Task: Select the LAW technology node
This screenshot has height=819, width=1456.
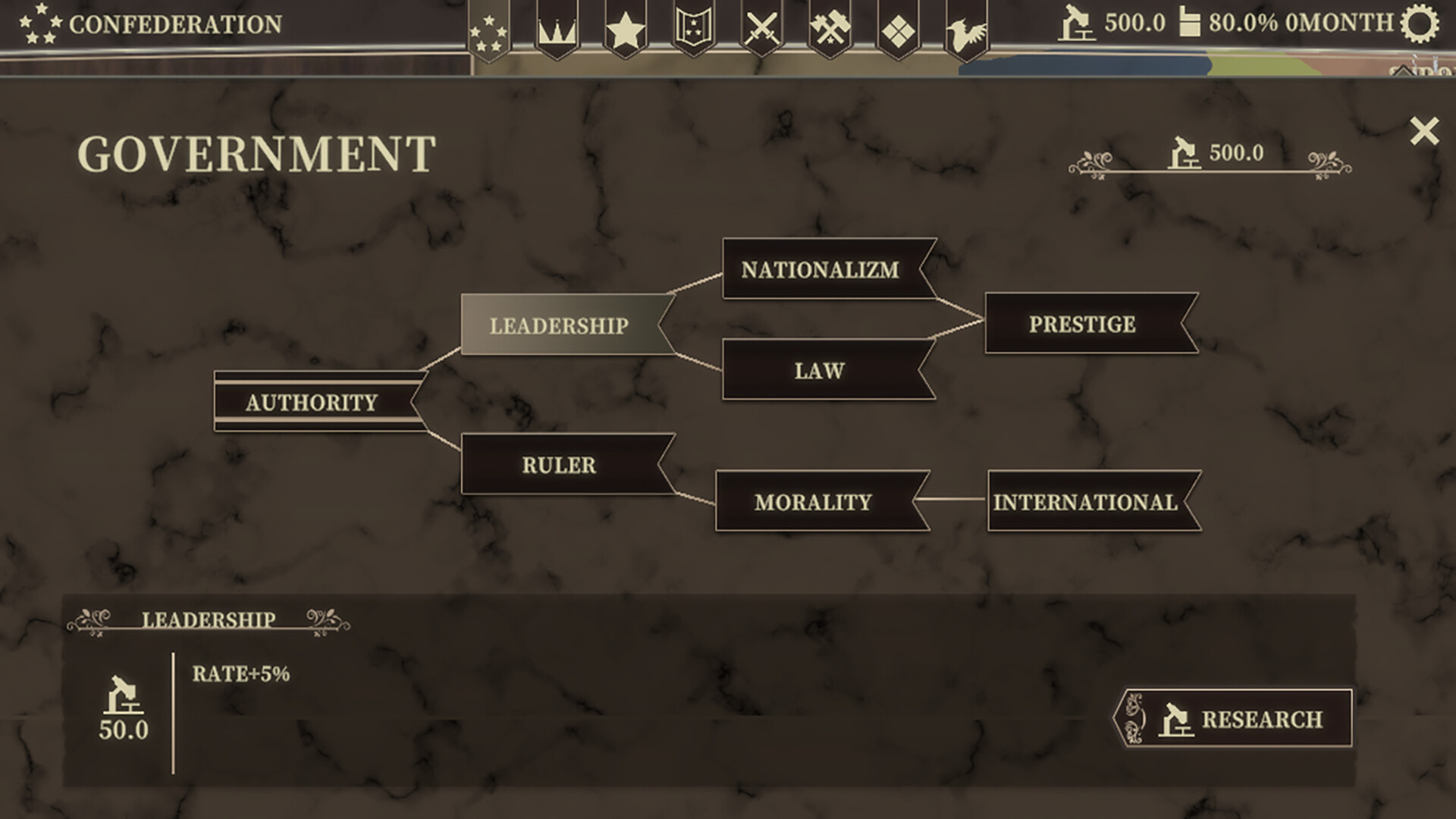Action: (x=819, y=371)
